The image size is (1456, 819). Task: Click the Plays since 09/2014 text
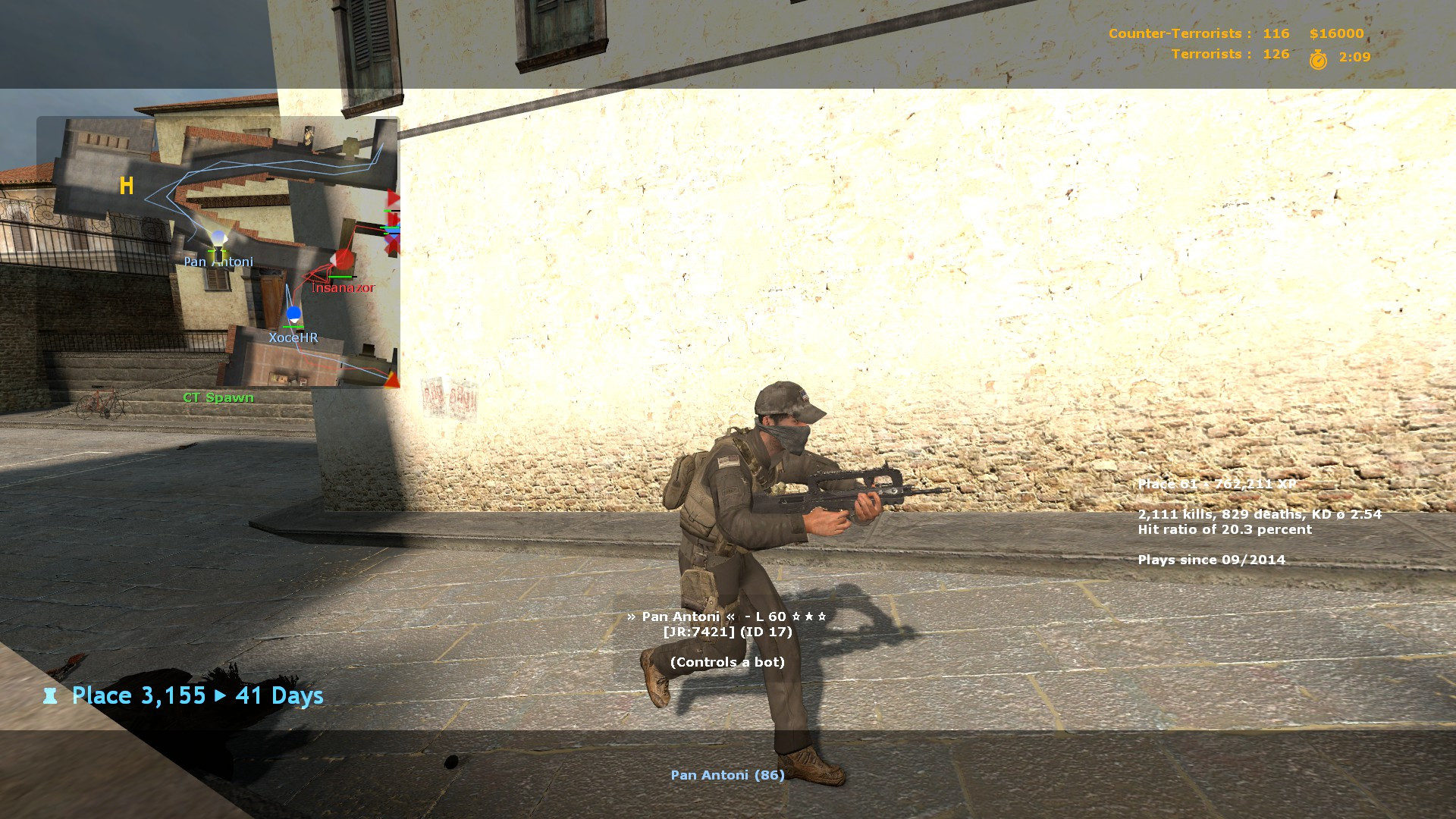click(1211, 560)
